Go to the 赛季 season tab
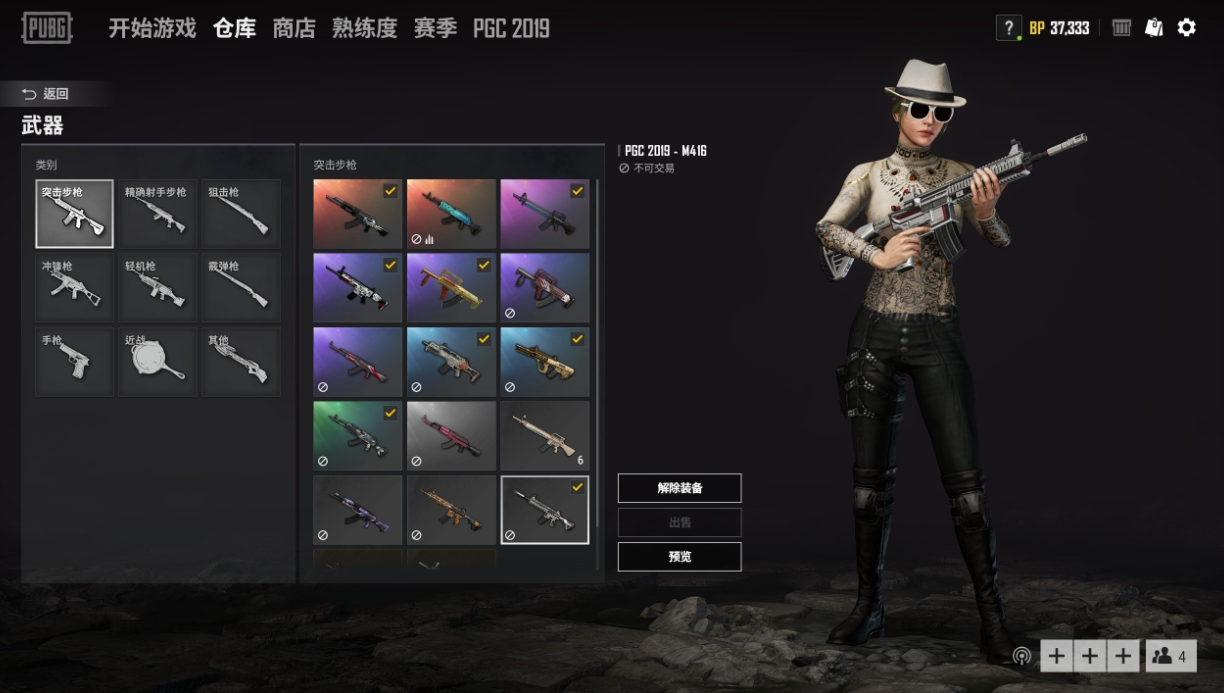 pos(435,28)
